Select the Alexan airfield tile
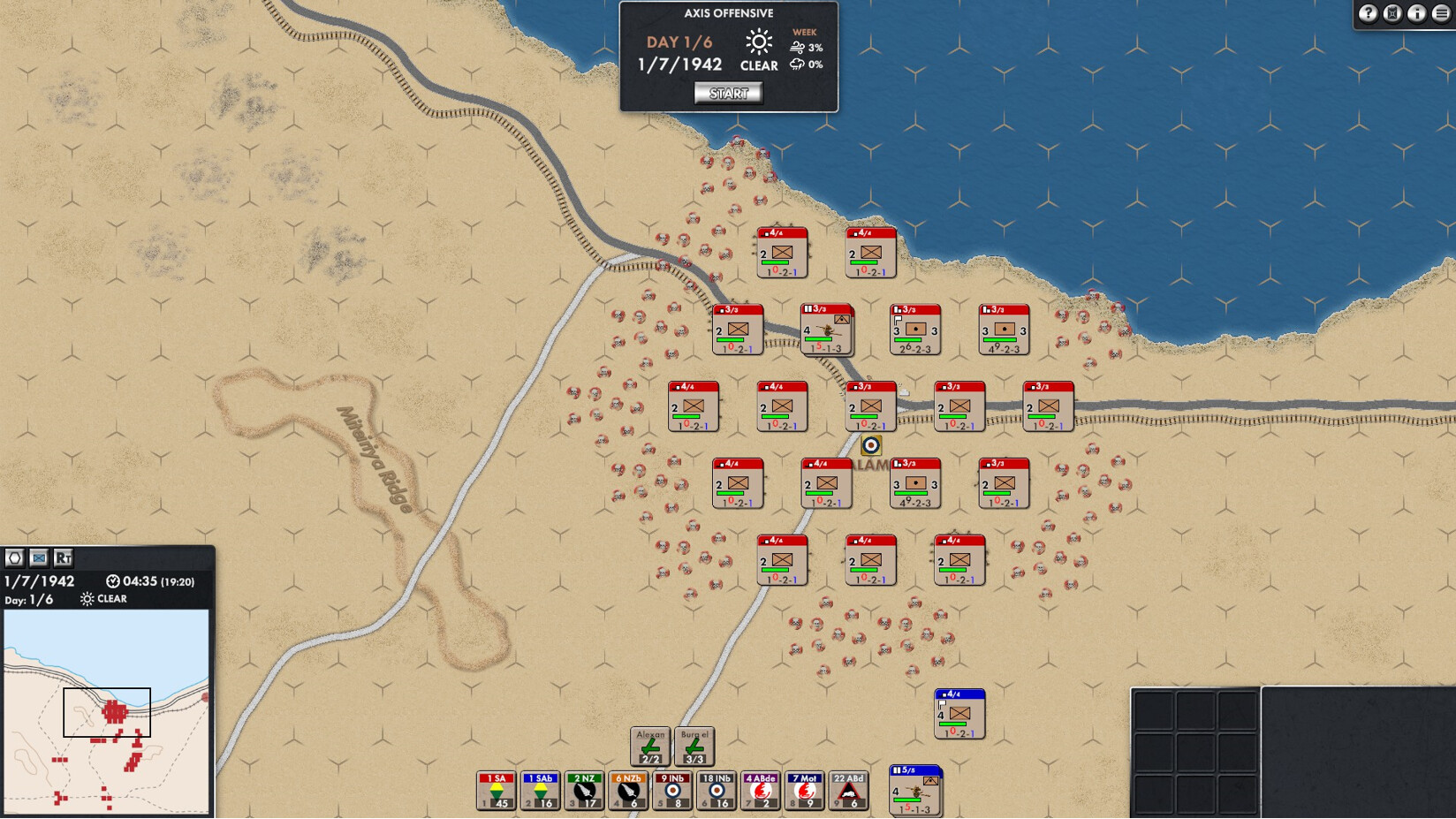Viewport: 1456px width, 819px height. [x=650, y=747]
